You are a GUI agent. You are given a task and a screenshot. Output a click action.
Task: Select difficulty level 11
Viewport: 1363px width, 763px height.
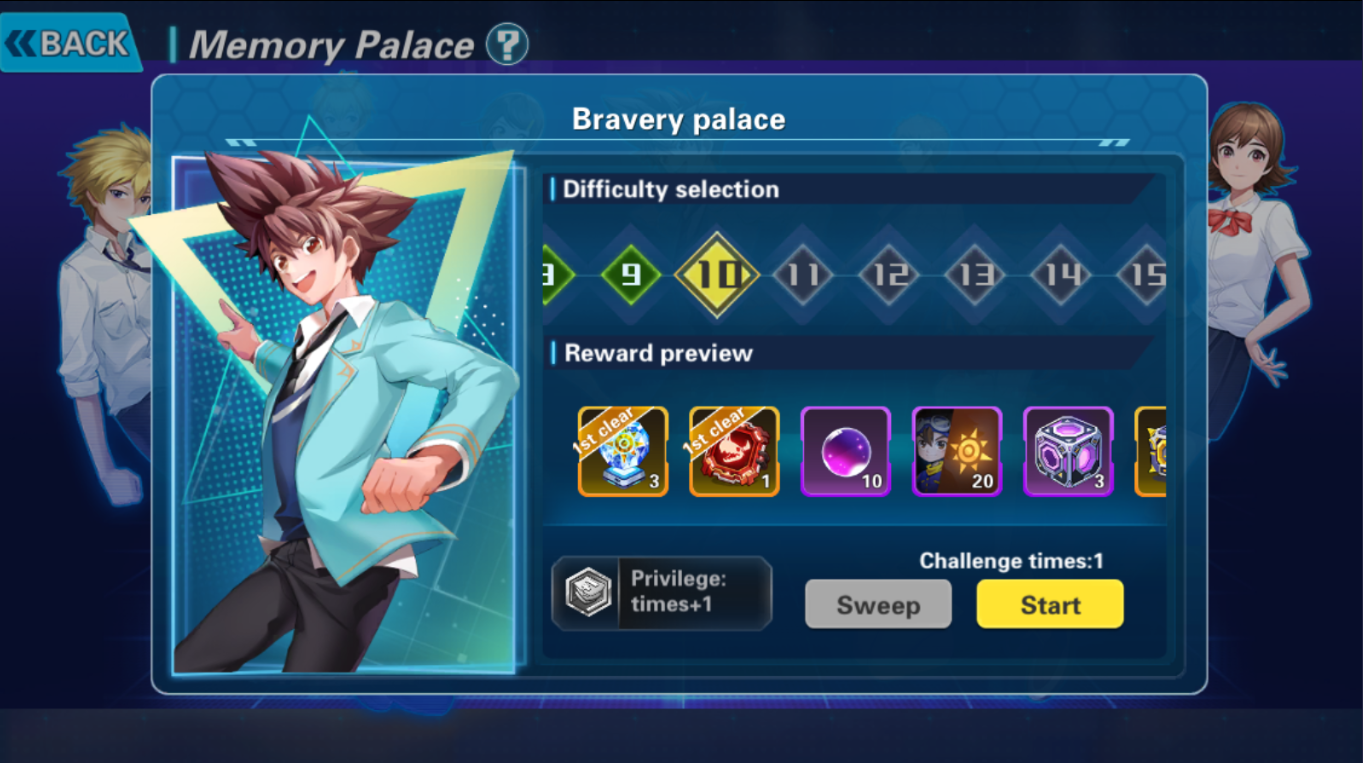click(x=803, y=274)
